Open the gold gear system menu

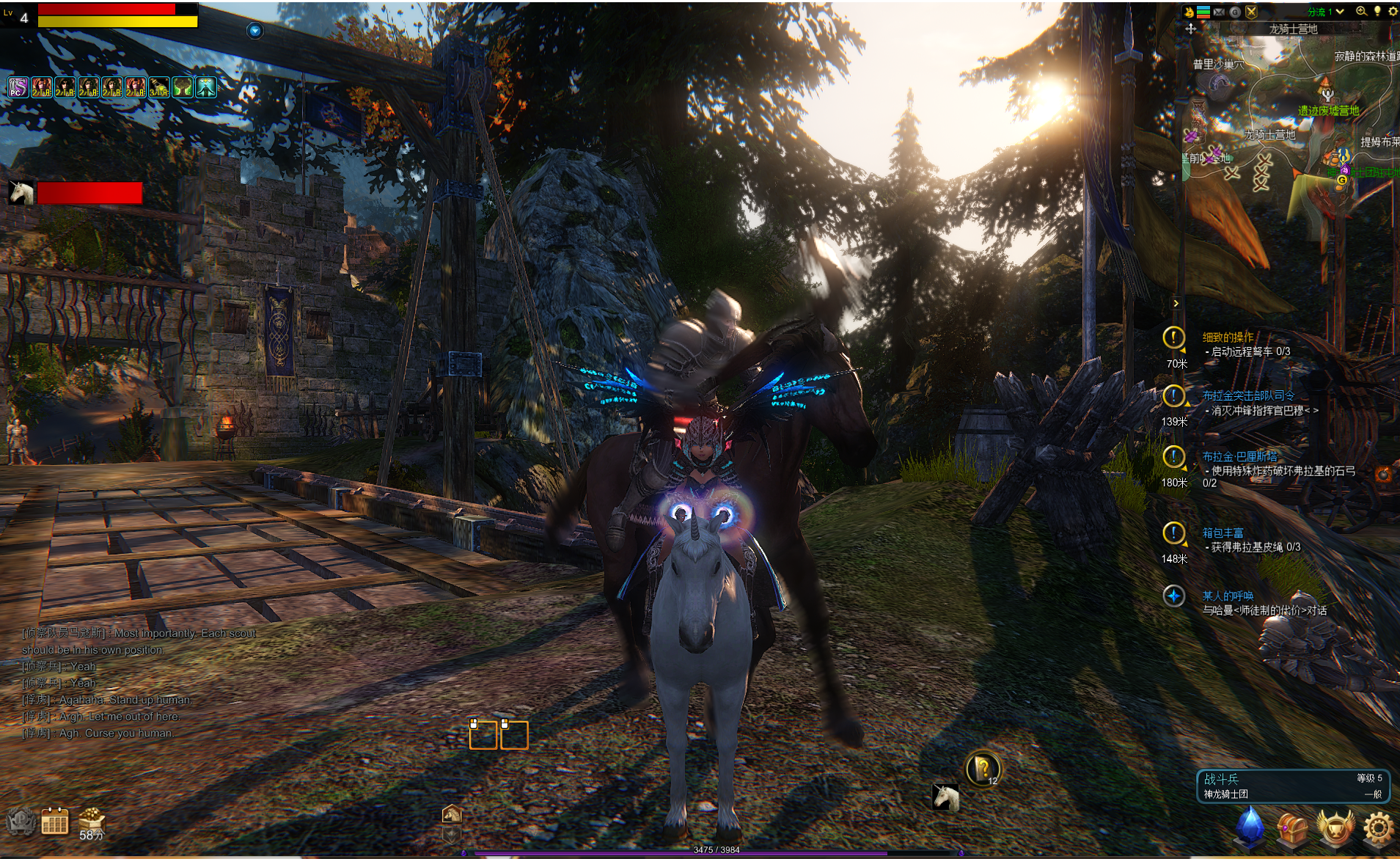click(x=1377, y=827)
